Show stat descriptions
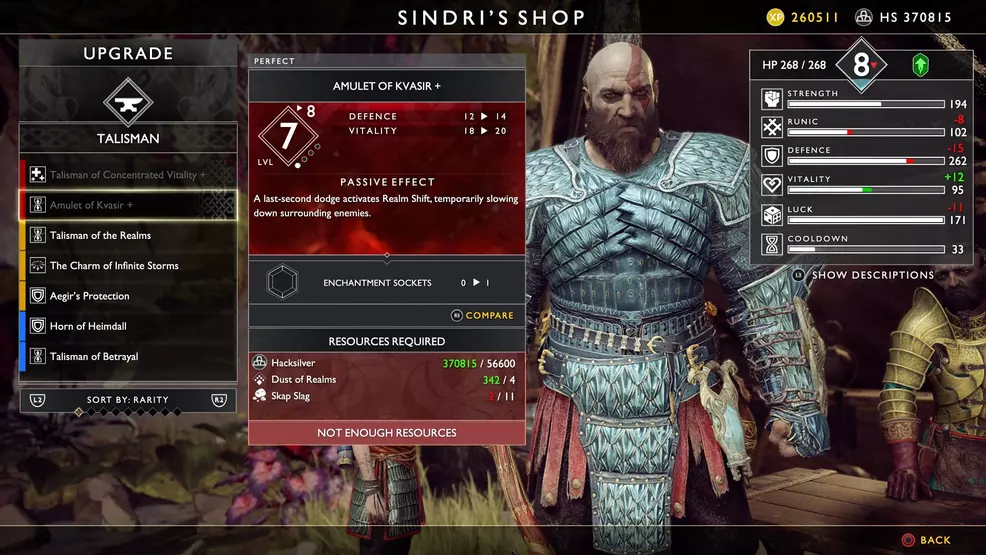This screenshot has height=555, width=986. pyautogui.click(x=872, y=275)
